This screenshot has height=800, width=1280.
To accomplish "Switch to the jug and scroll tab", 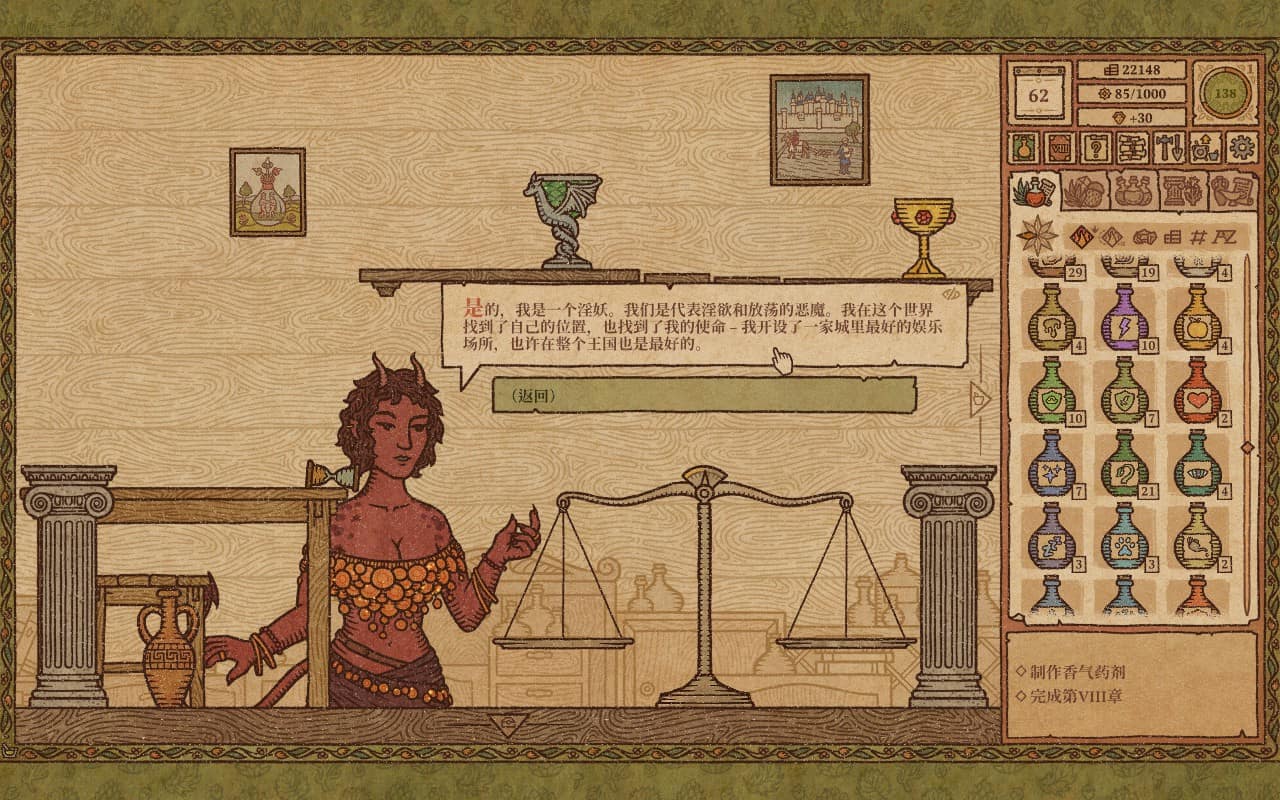I will [x=1232, y=190].
